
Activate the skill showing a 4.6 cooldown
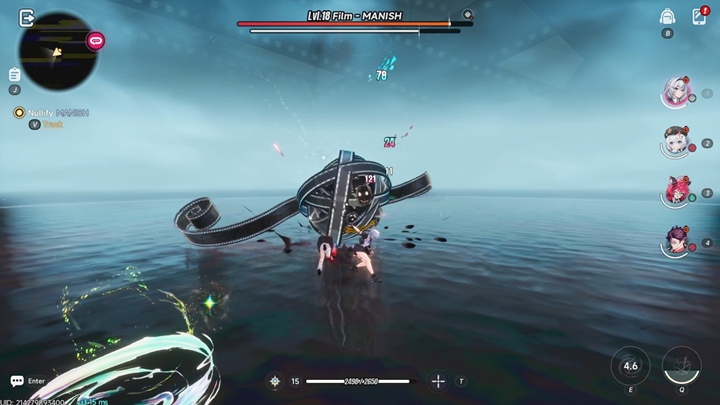[630, 366]
